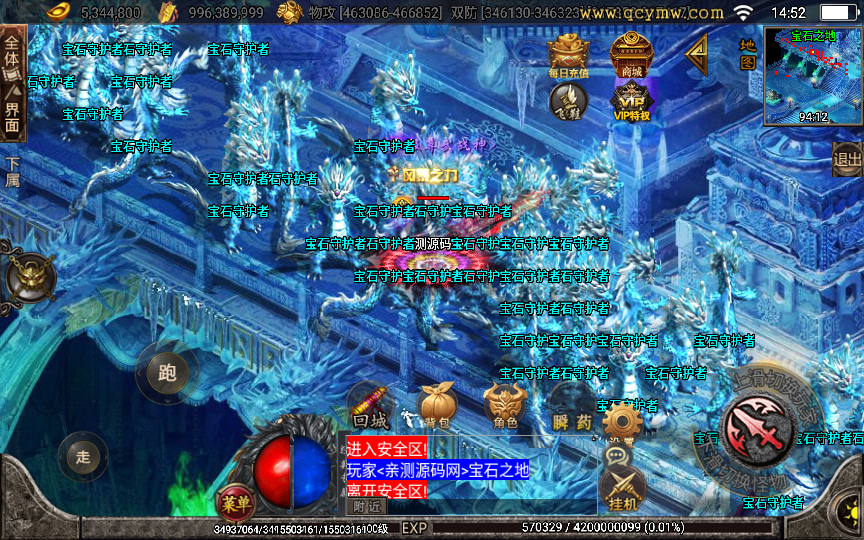
Task: Open the 地图 map button
Action: 747,54
